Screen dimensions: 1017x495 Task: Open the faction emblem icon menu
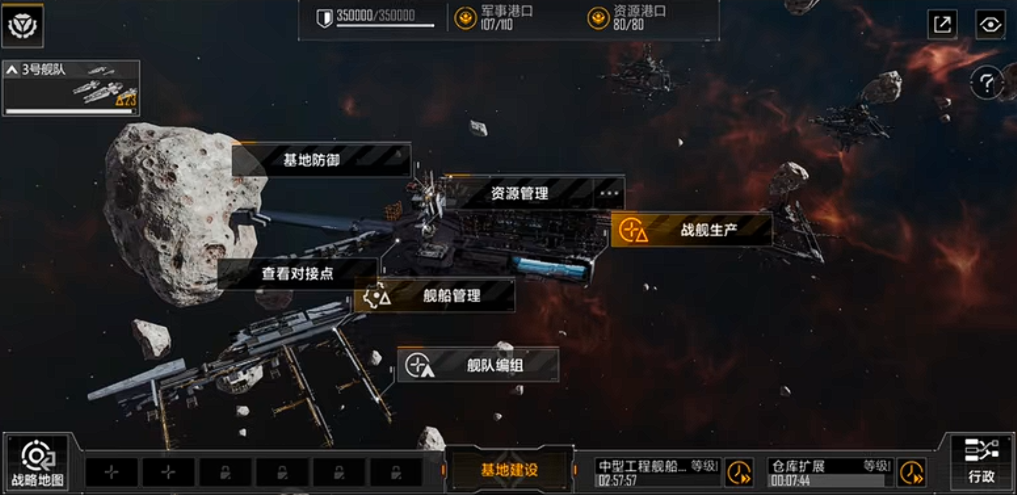pos(21,25)
